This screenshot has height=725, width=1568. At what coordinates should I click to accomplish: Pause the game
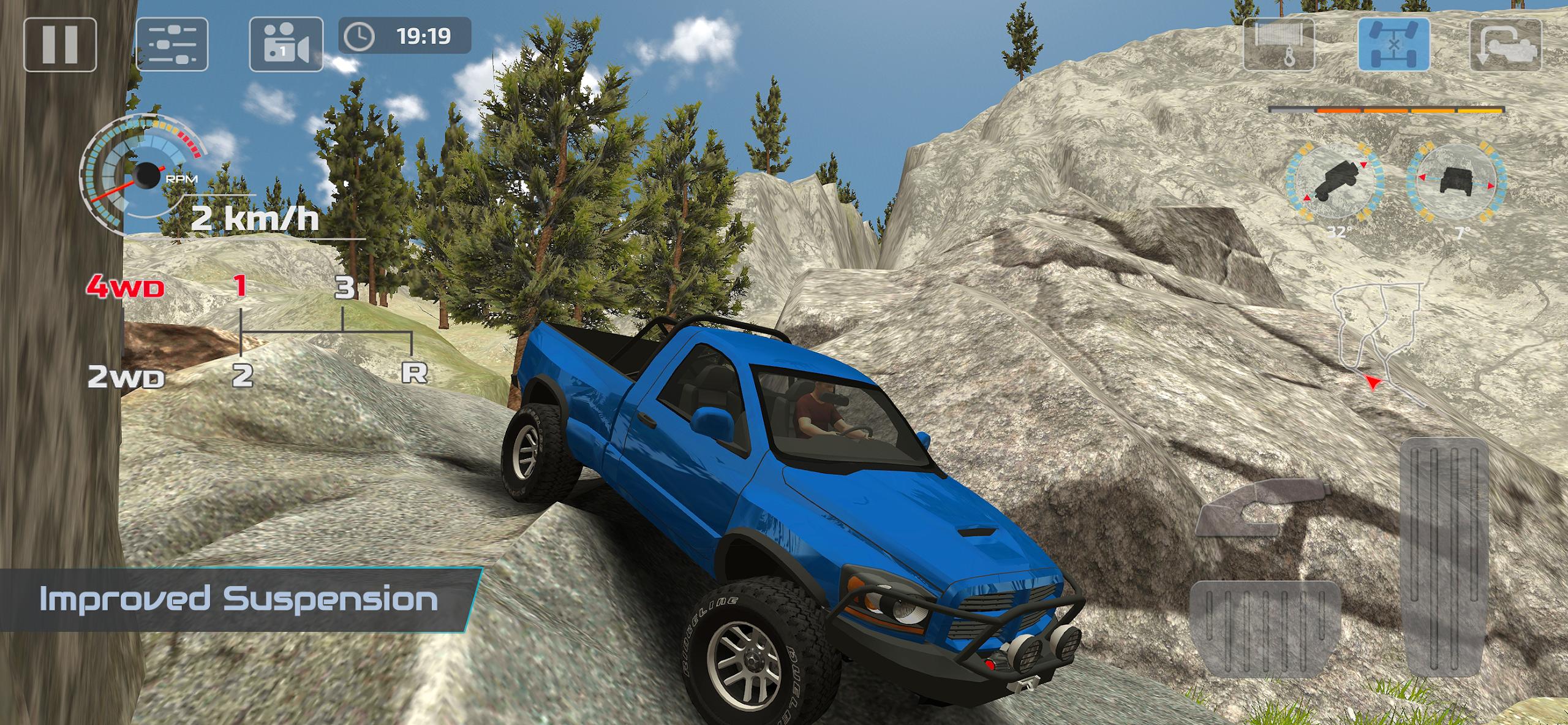(60, 45)
